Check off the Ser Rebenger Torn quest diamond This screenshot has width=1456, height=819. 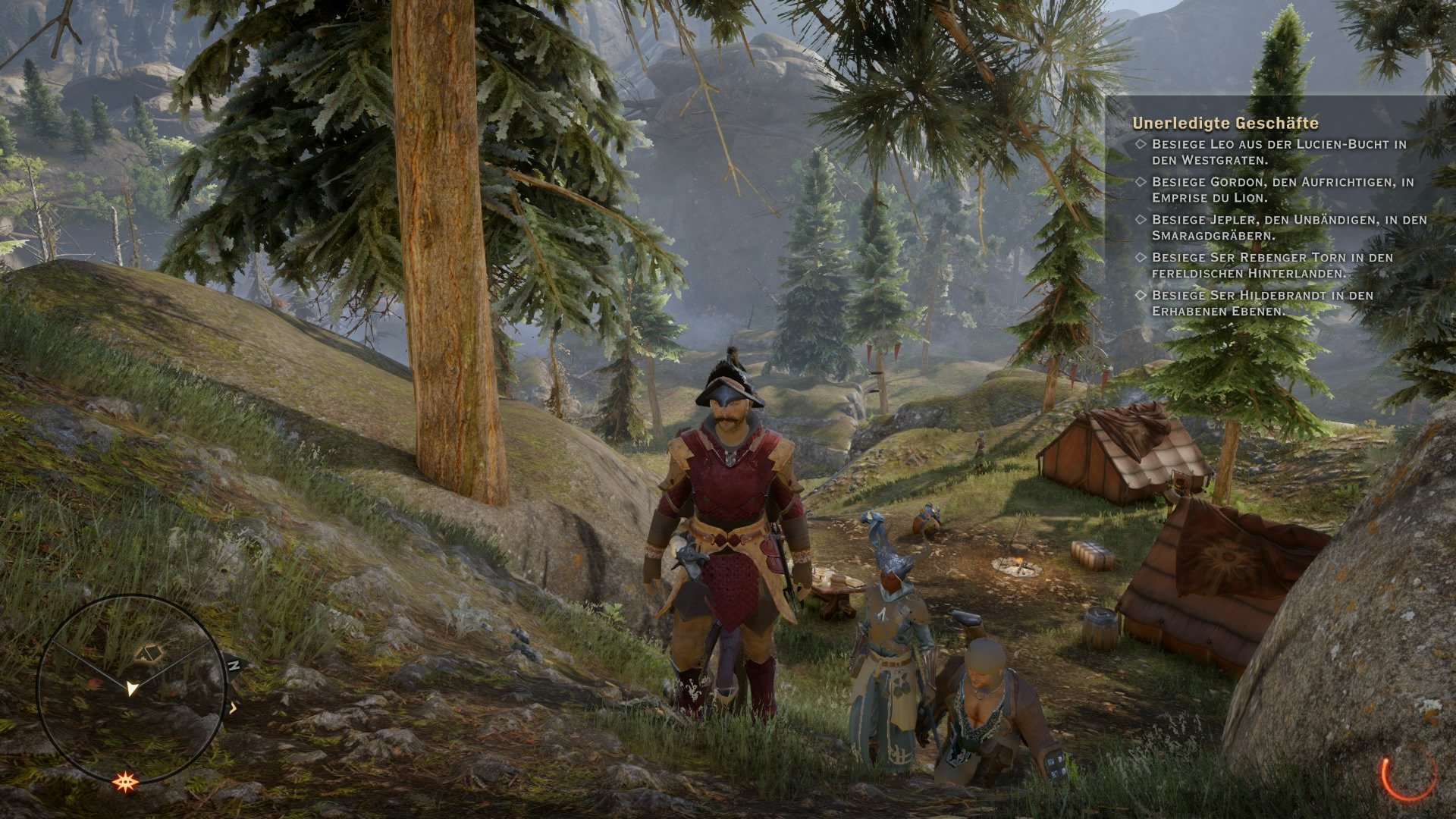tap(1141, 256)
